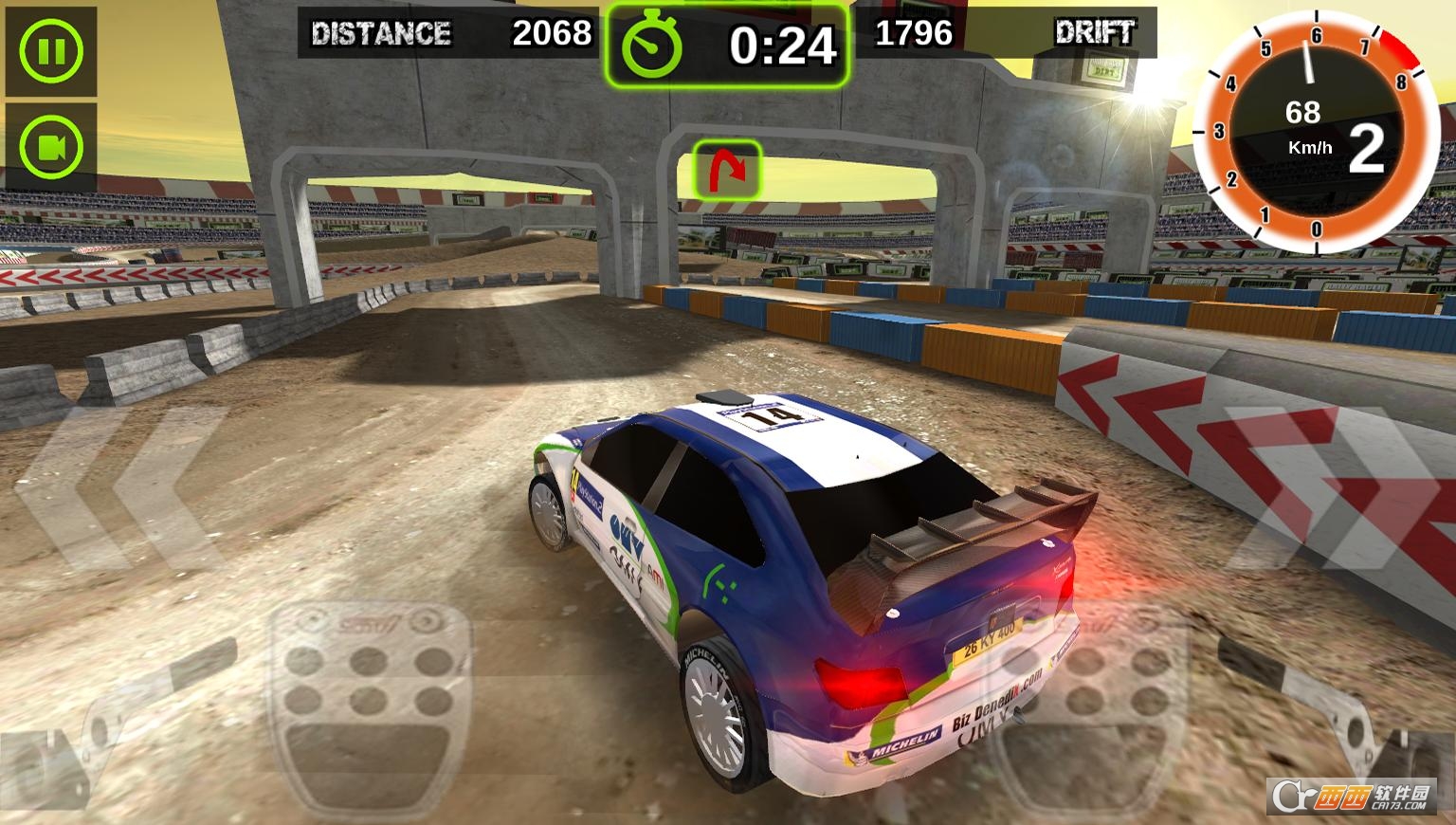Tap the steer-right chevron arrows
This screenshot has width=1456, height=825.
tap(1332, 488)
